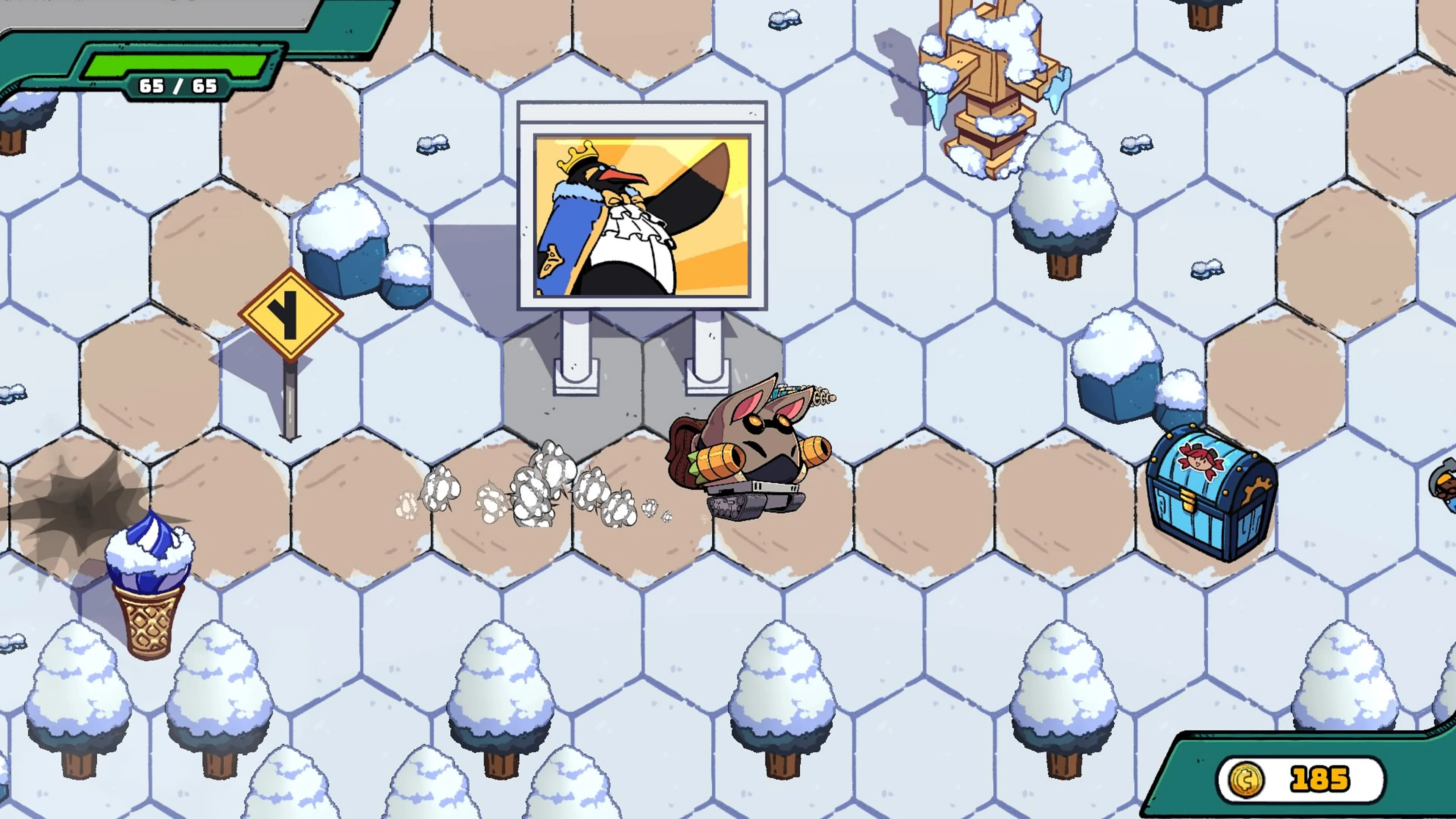This screenshot has width=1456, height=819.
Task: Click the green health bar showing 65/65
Action: click(169, 62)
